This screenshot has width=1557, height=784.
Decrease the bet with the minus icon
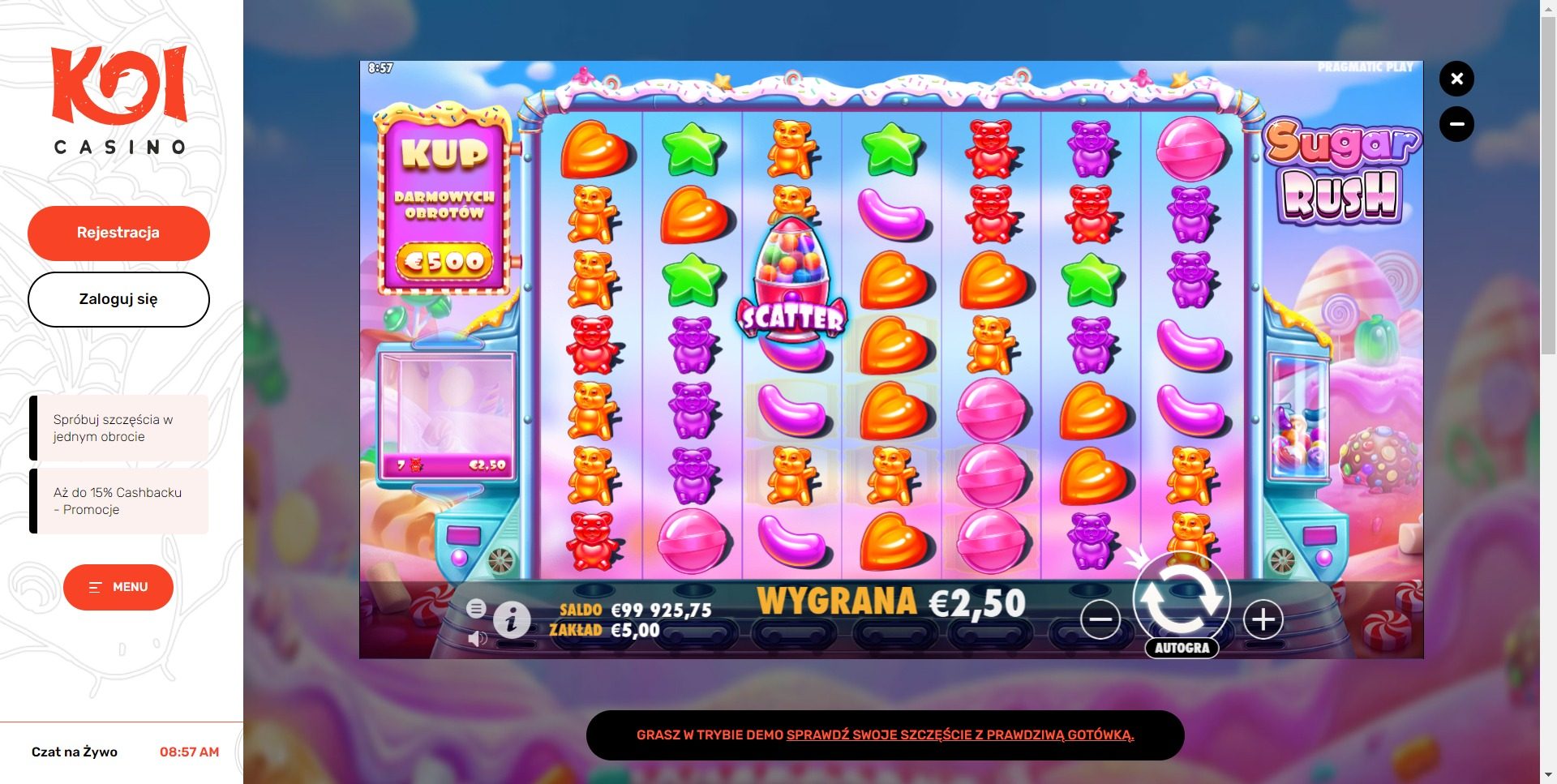[1101, 619]
